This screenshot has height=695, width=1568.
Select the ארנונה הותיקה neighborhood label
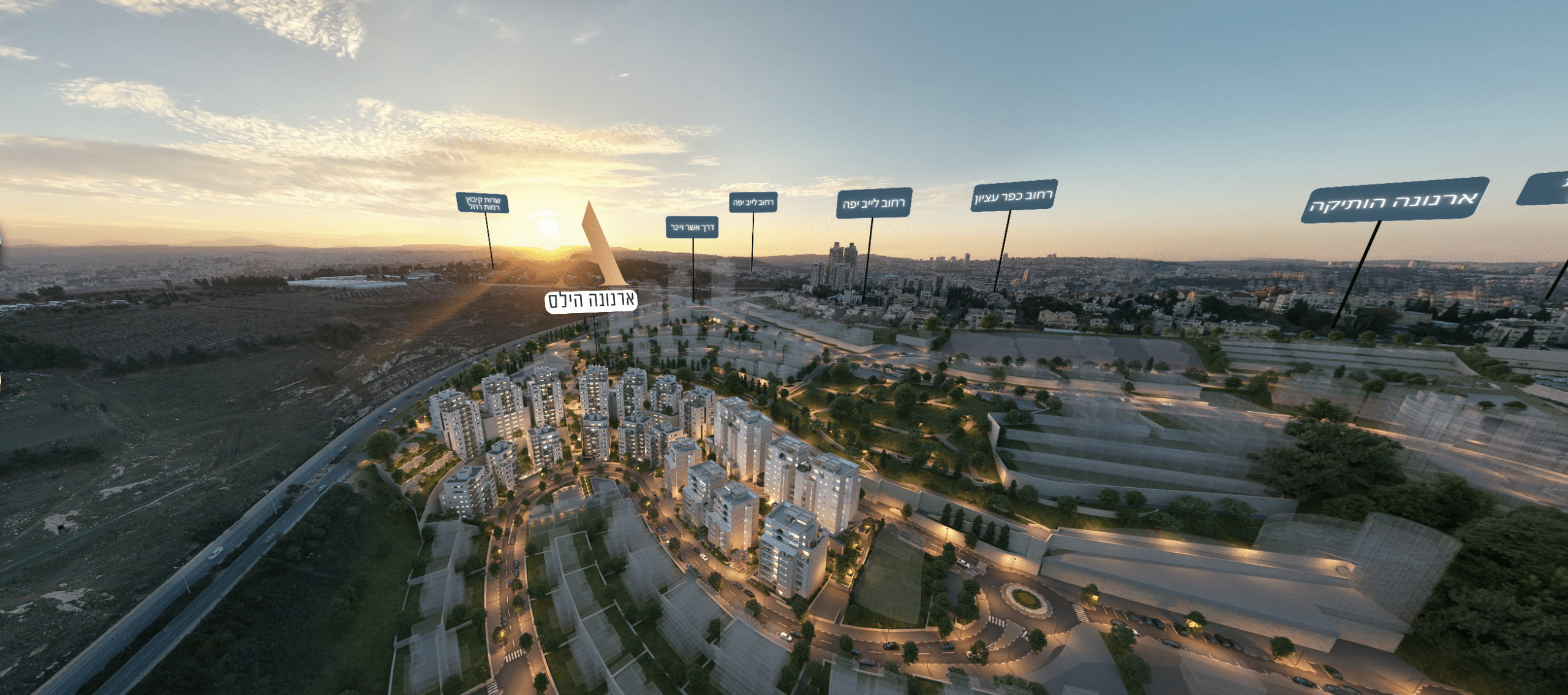(x=1394, y=200)
